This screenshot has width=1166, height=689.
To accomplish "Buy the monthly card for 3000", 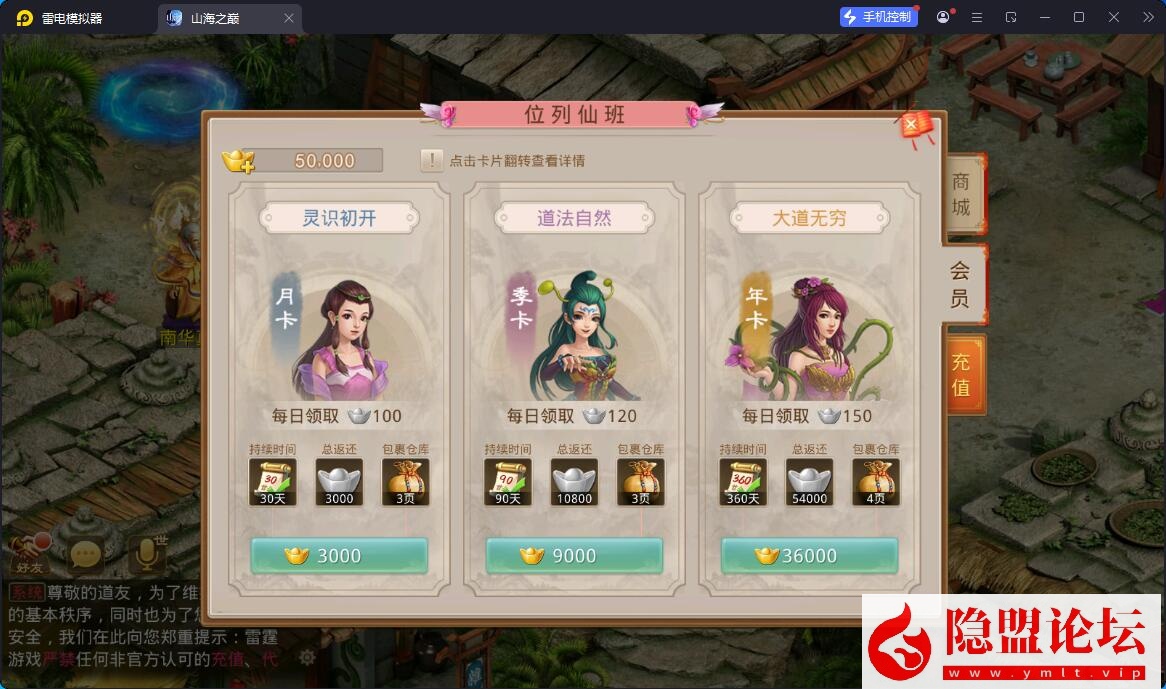I will point(339,556).
